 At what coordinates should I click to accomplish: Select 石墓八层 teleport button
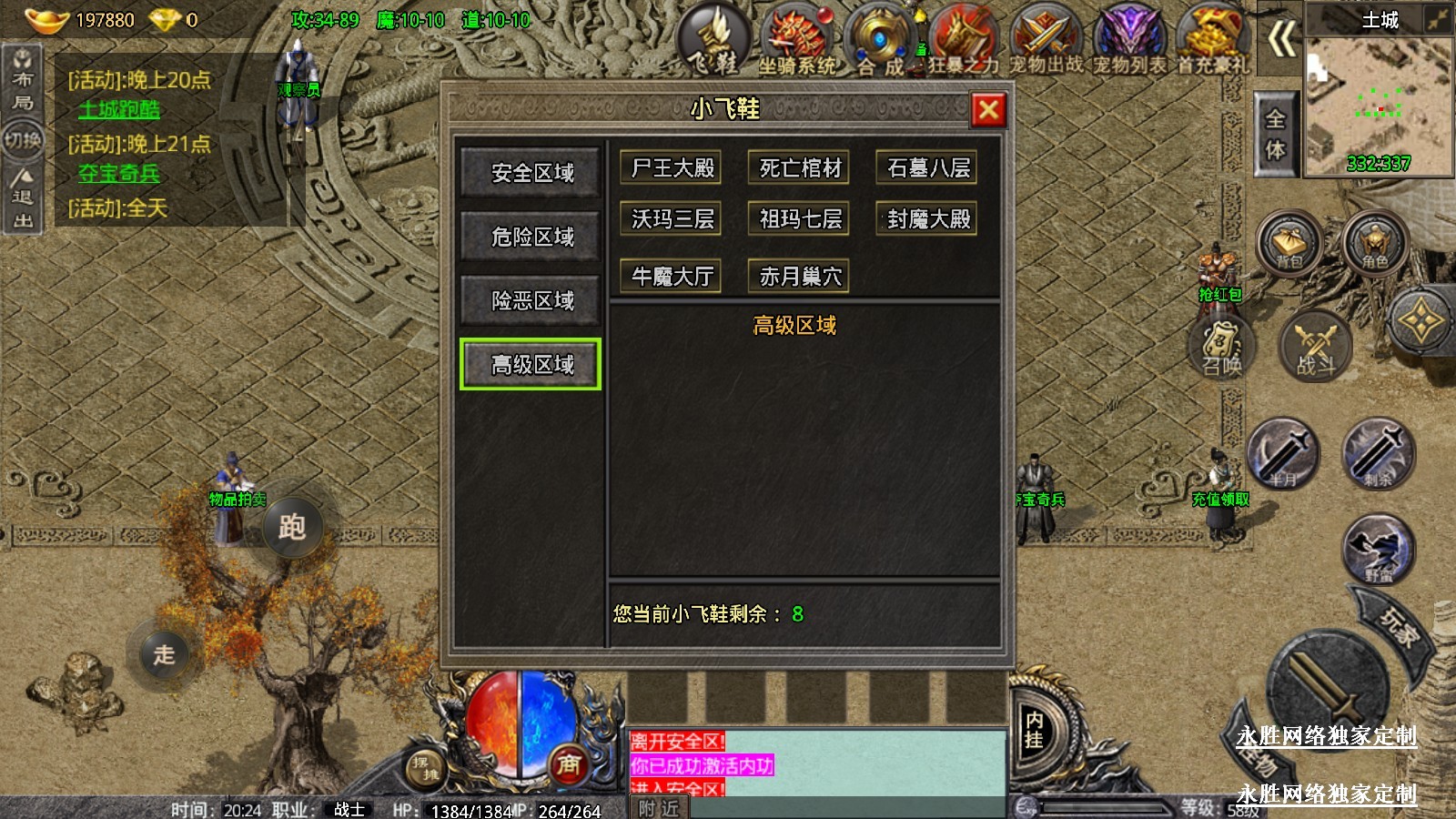[927, 168]
